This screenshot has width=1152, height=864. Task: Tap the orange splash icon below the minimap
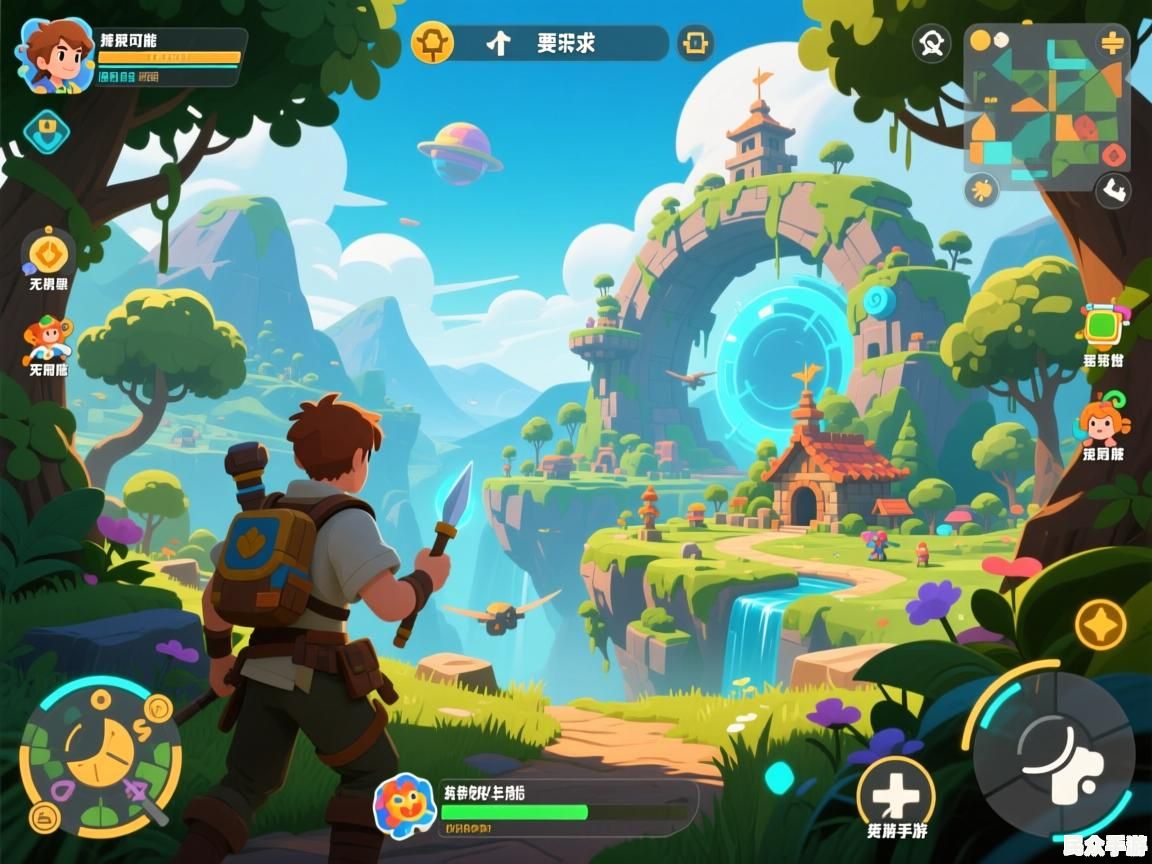point(983,189)
